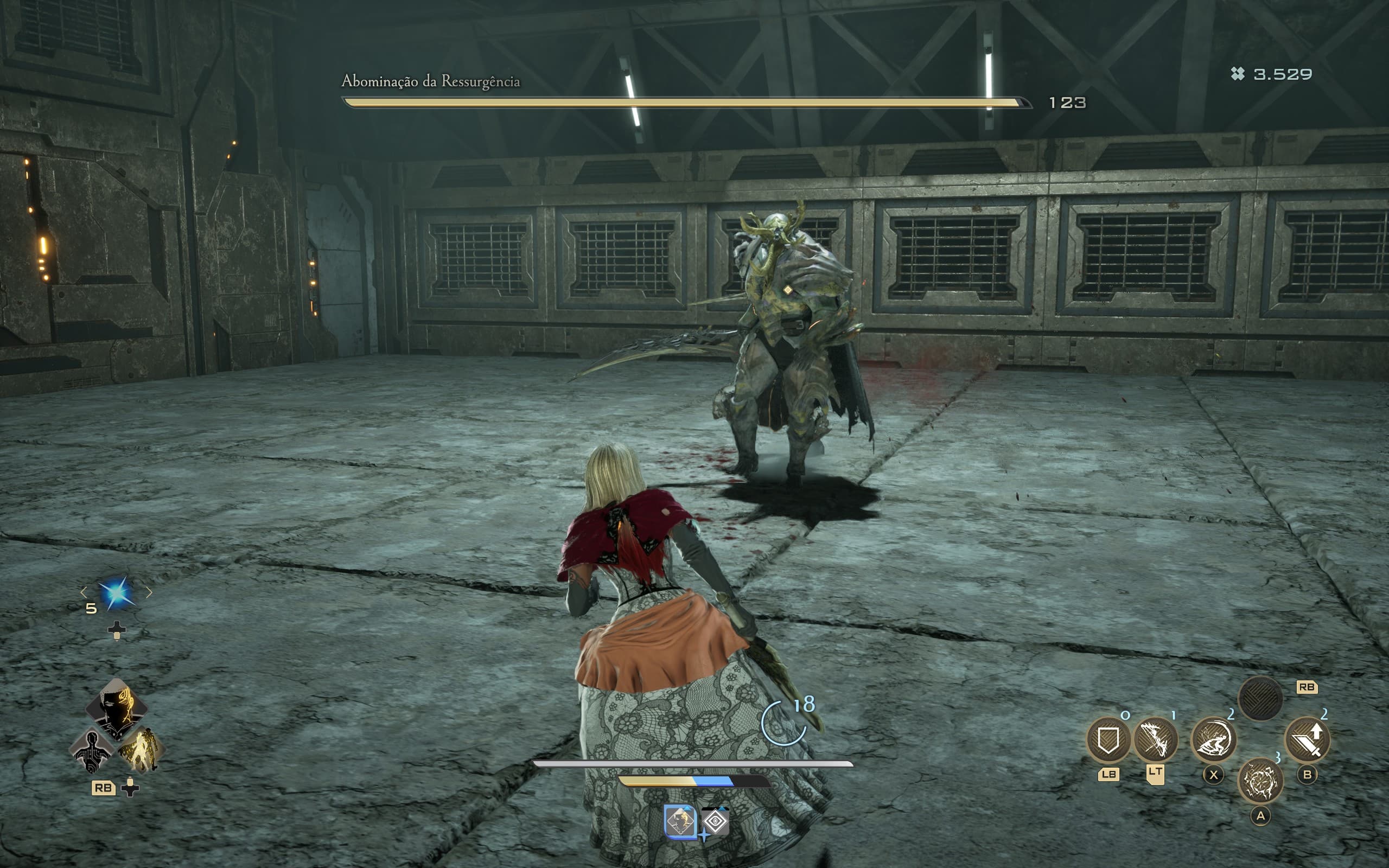
Task: Pick the golden warrior Einherjar icon
Action: (x=142, y=751)
